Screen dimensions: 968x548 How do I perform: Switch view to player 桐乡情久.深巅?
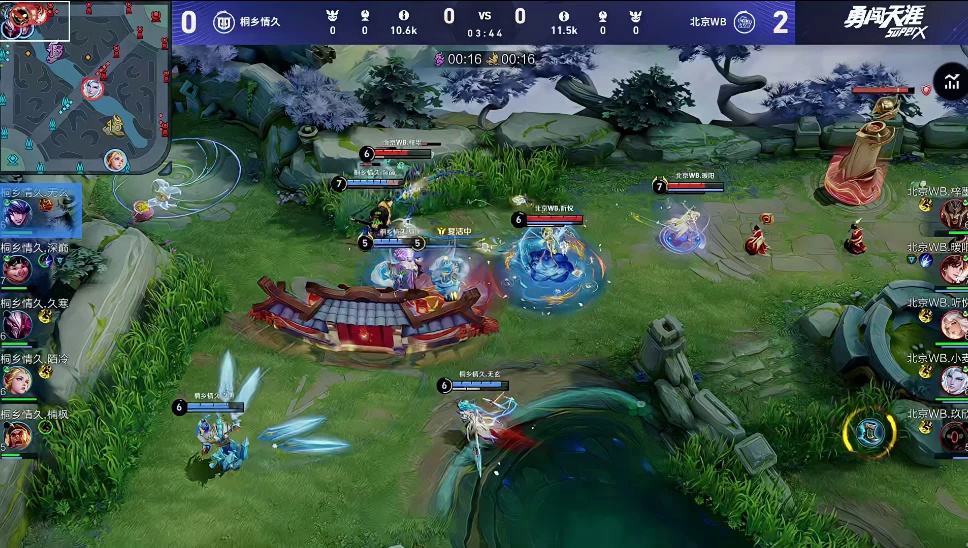coord(18,269)
